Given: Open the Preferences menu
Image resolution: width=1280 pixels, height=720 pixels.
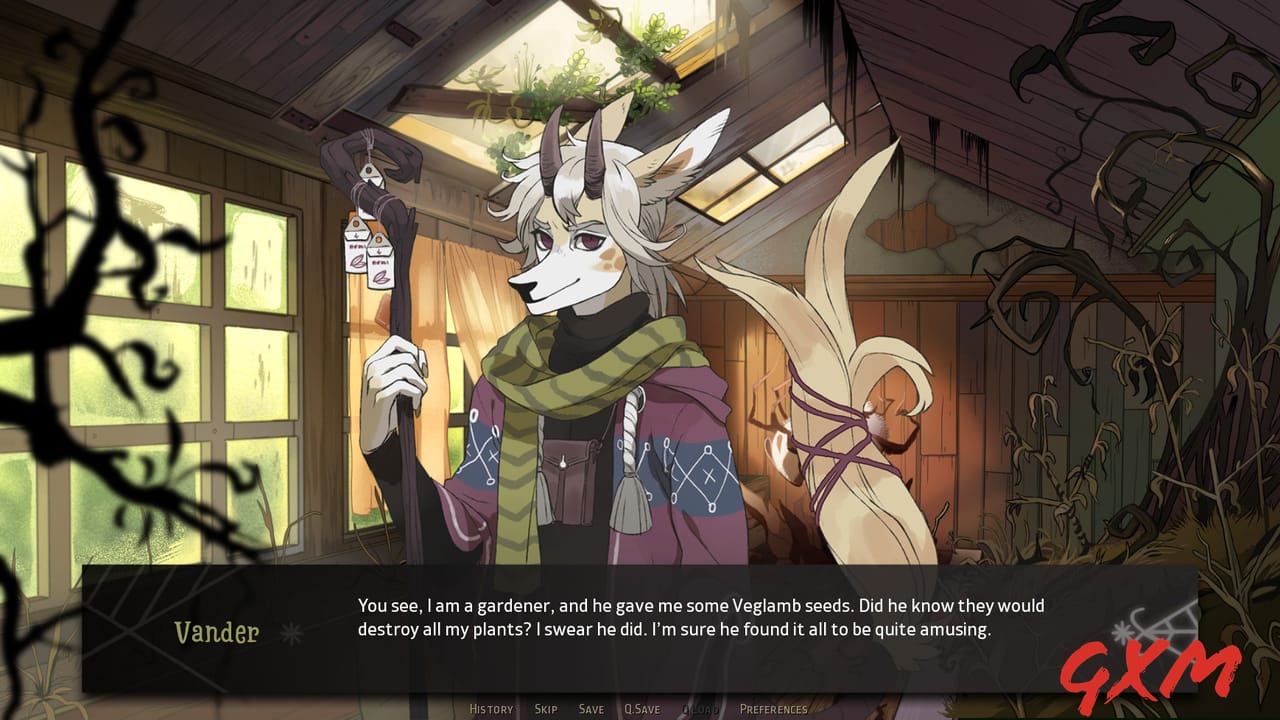Looking at the screenshot, I should click(774, 708).
